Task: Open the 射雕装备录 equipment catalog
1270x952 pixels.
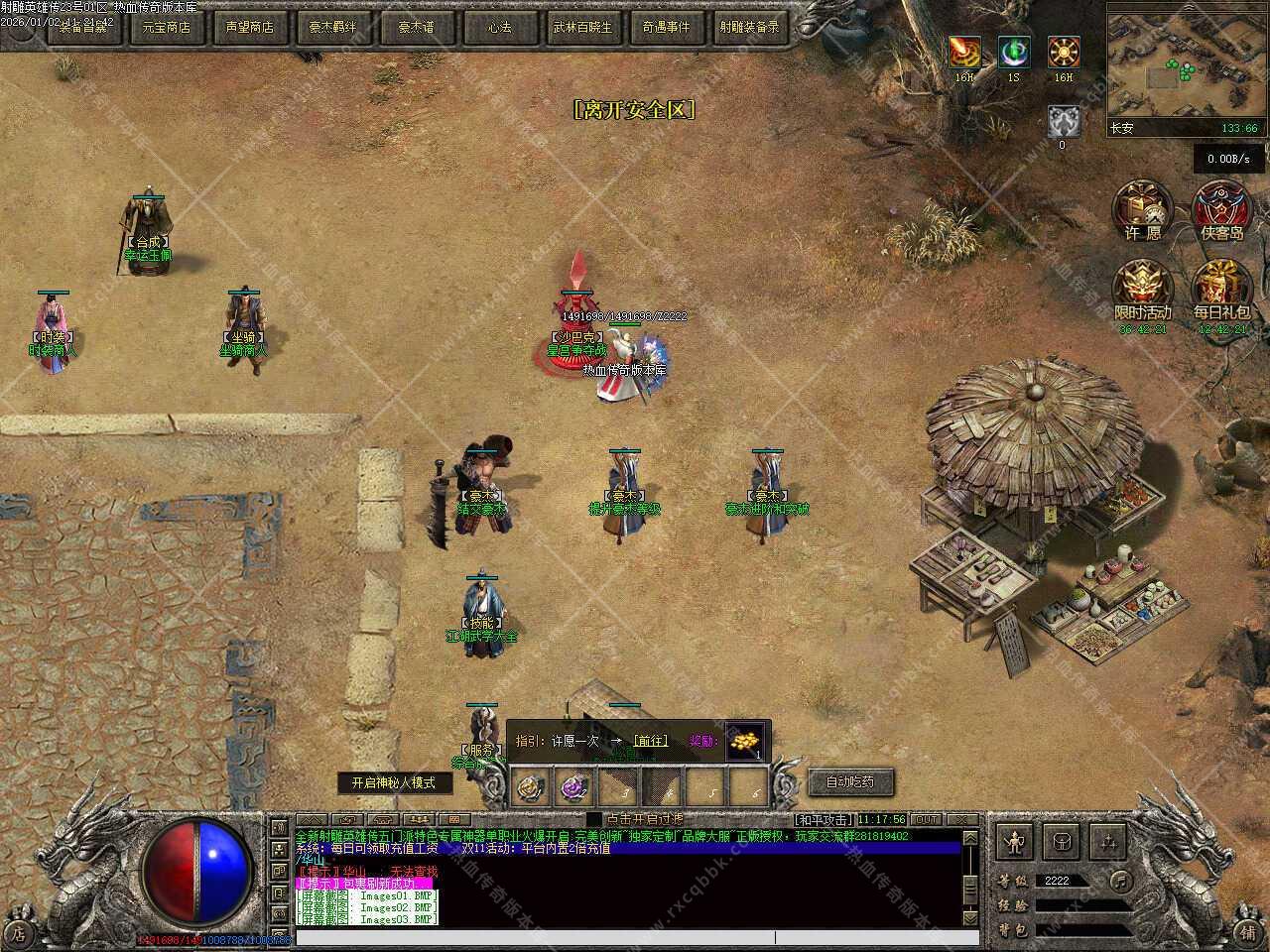Action: [749, 28]
